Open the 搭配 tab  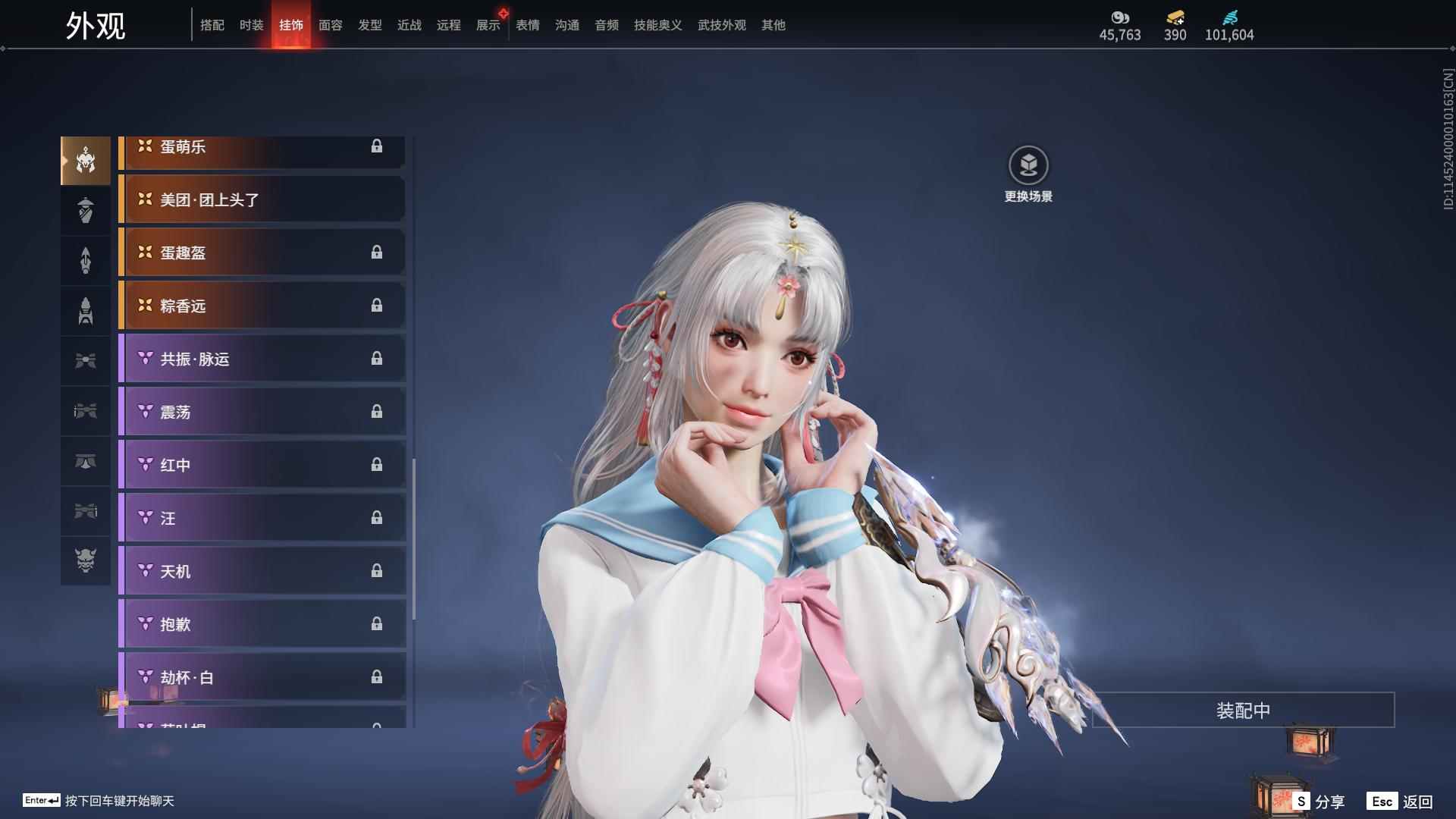pyautogui.click(x=212, y=25)
